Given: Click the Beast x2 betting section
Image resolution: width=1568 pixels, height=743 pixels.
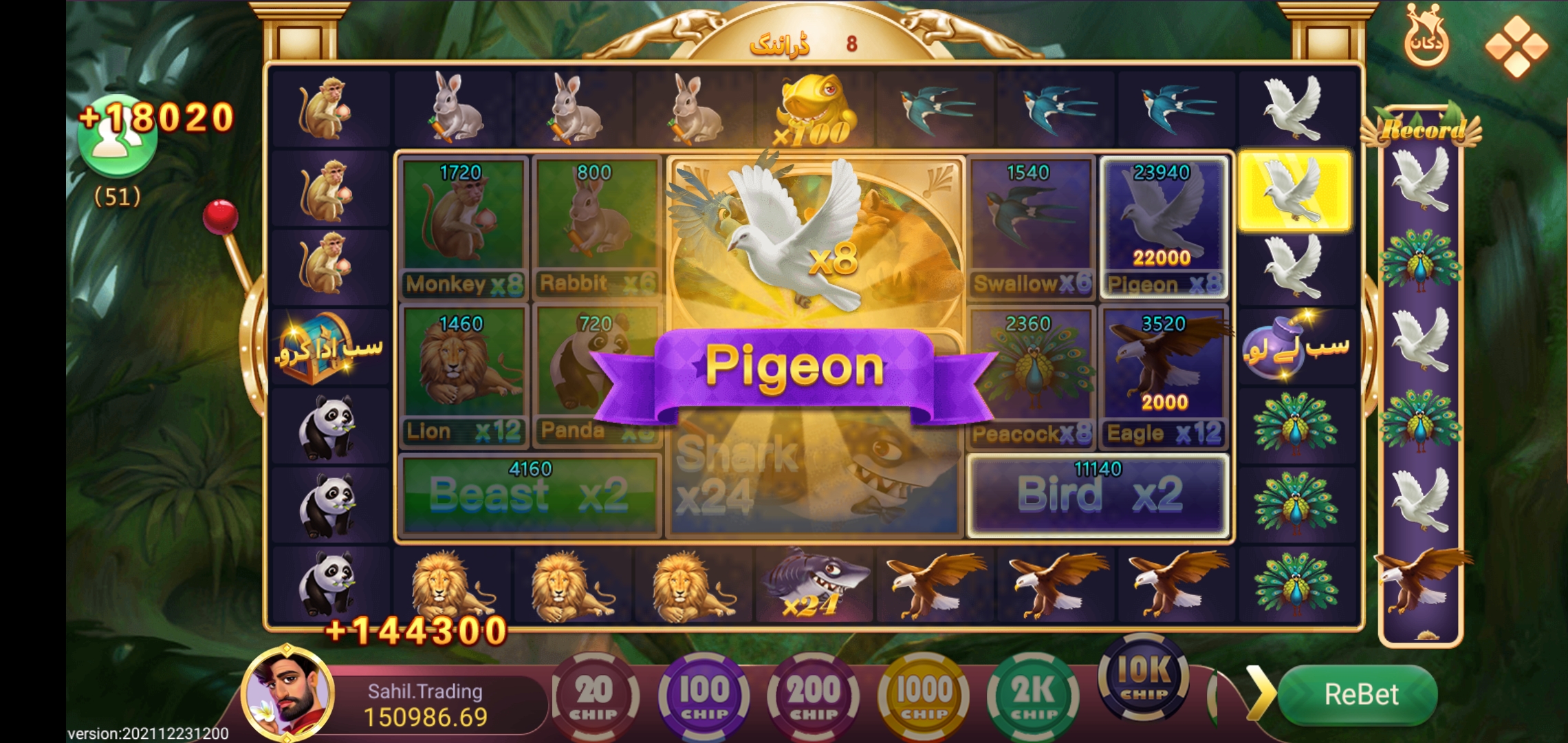Looking at the screenshot, I should 530,492.
